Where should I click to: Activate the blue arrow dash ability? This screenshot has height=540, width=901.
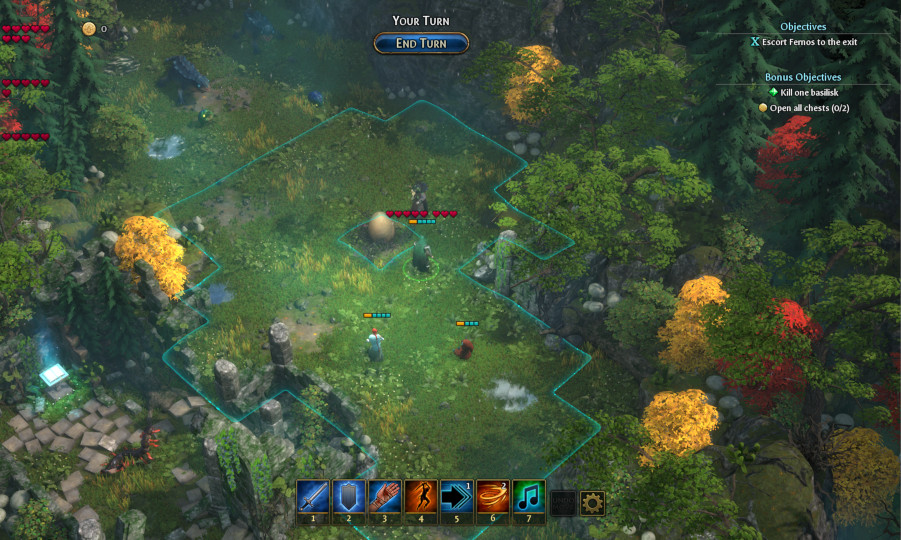click(457, 497)
